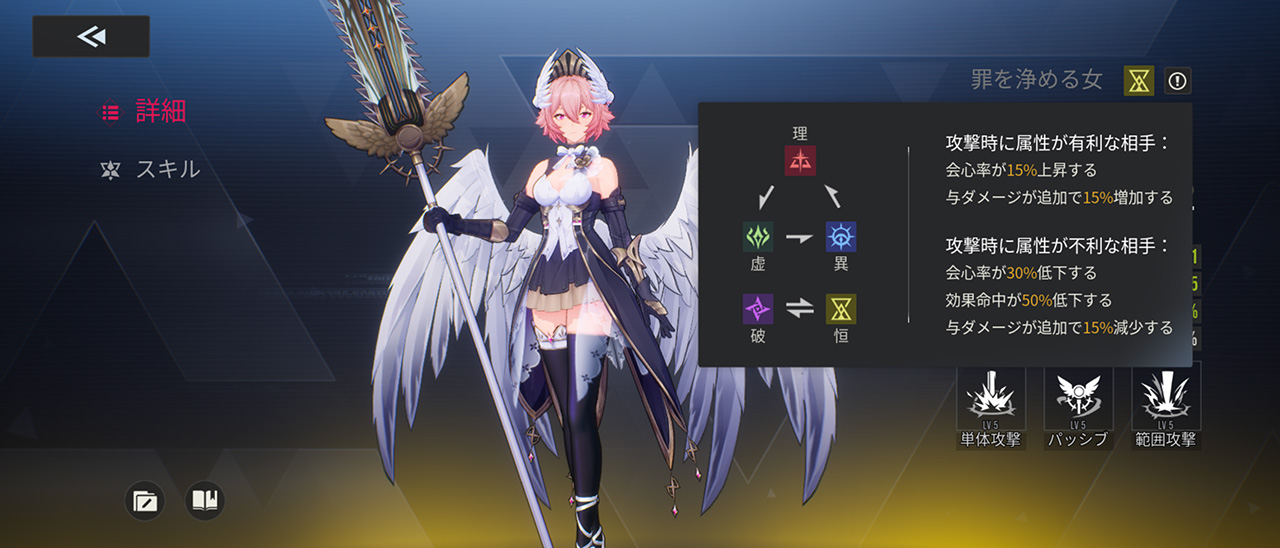Switch to the 詳細 tab

click(146, 112)
